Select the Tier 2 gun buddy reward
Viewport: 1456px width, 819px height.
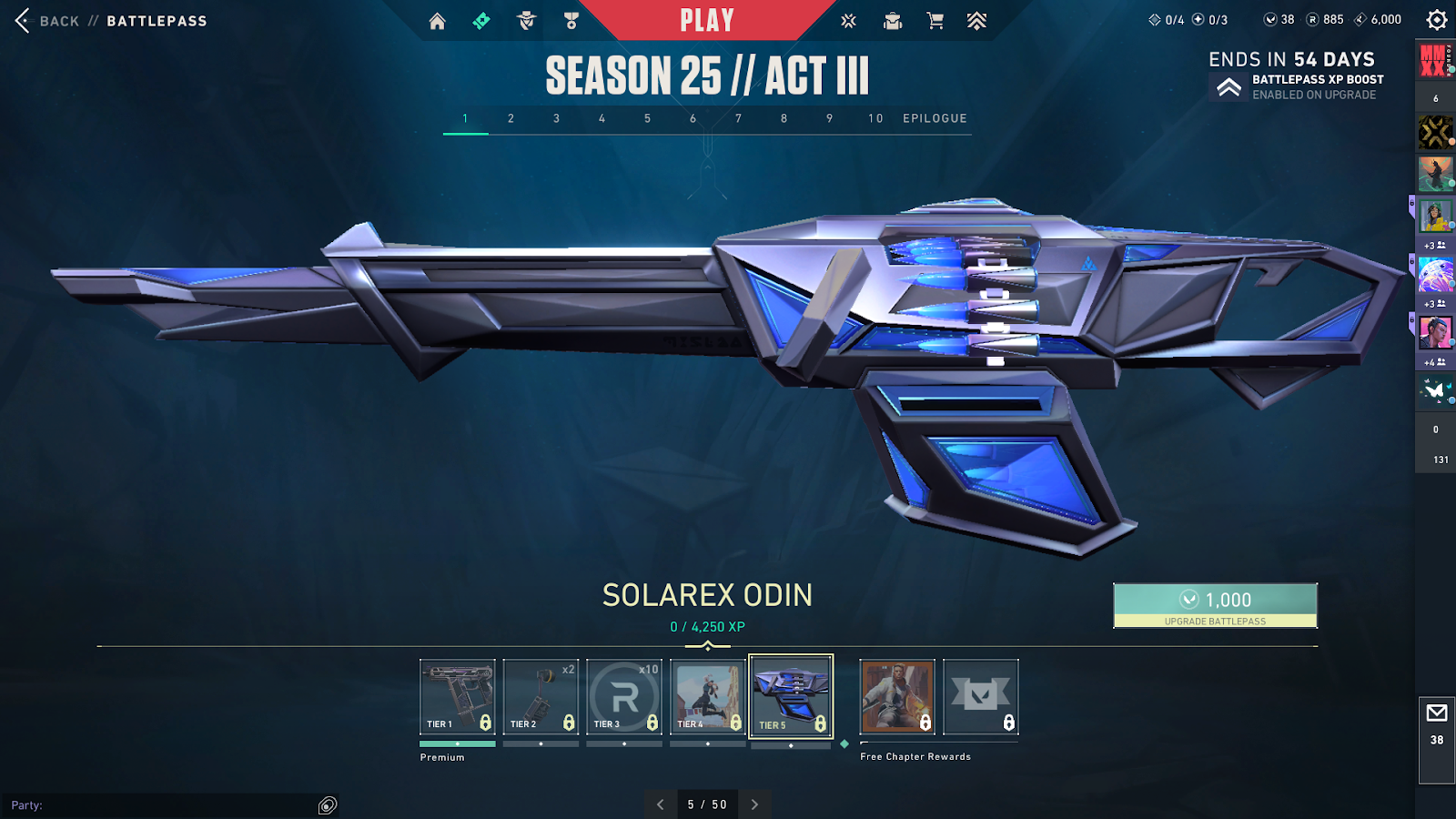pos(541,697)
